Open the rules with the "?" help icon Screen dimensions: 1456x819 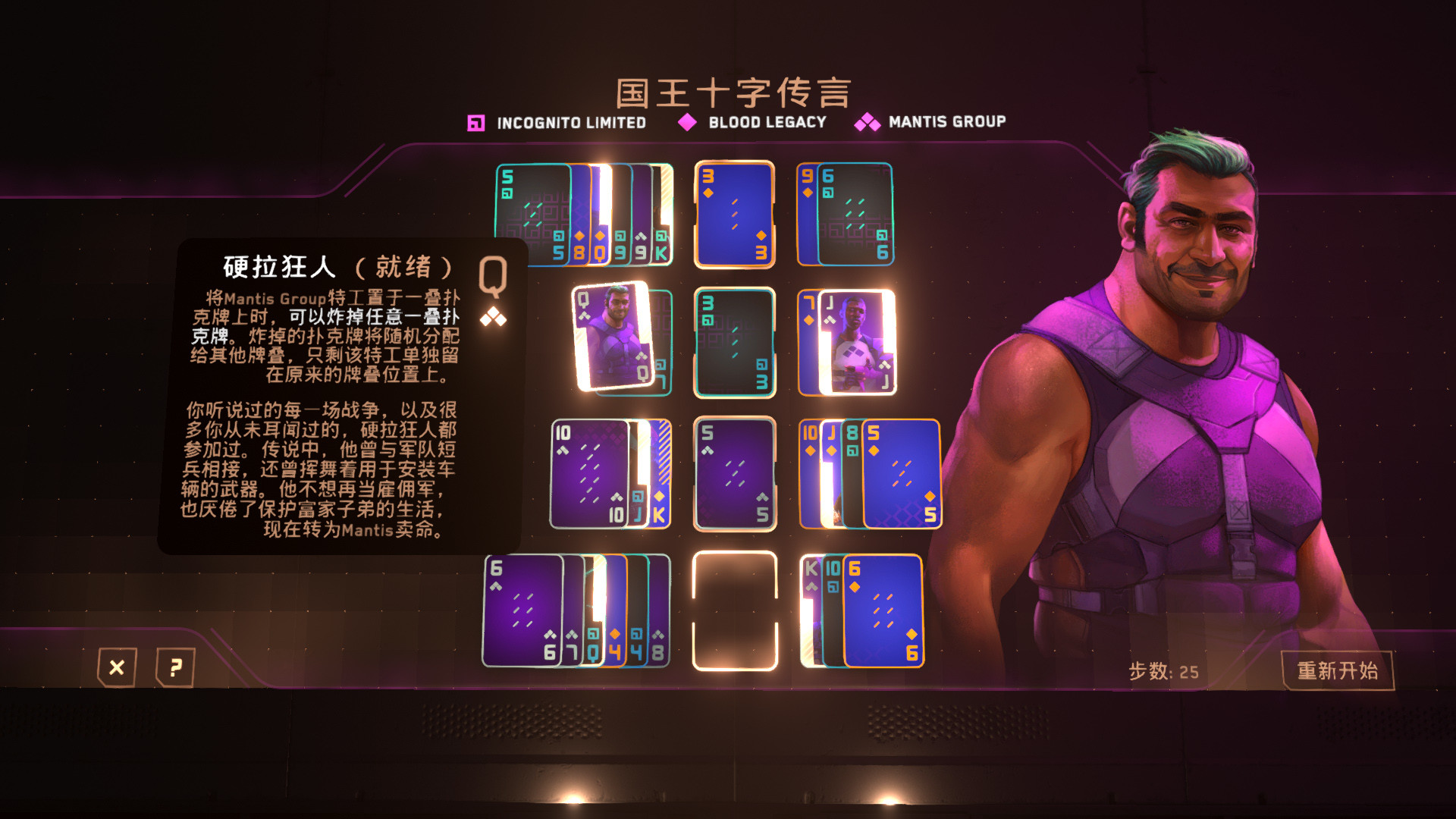tap(176, 668)
